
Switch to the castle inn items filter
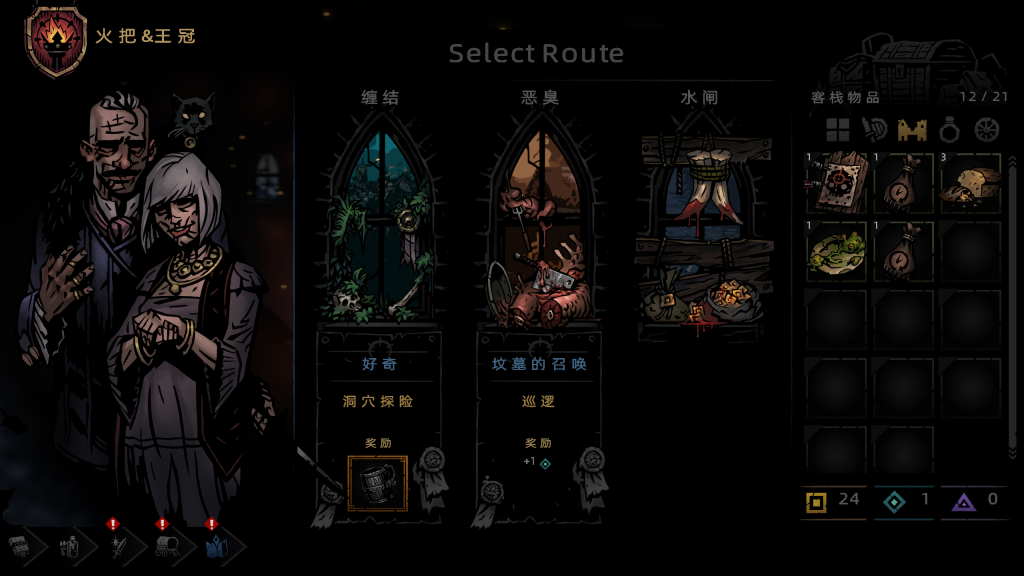(x=912, y=129)
